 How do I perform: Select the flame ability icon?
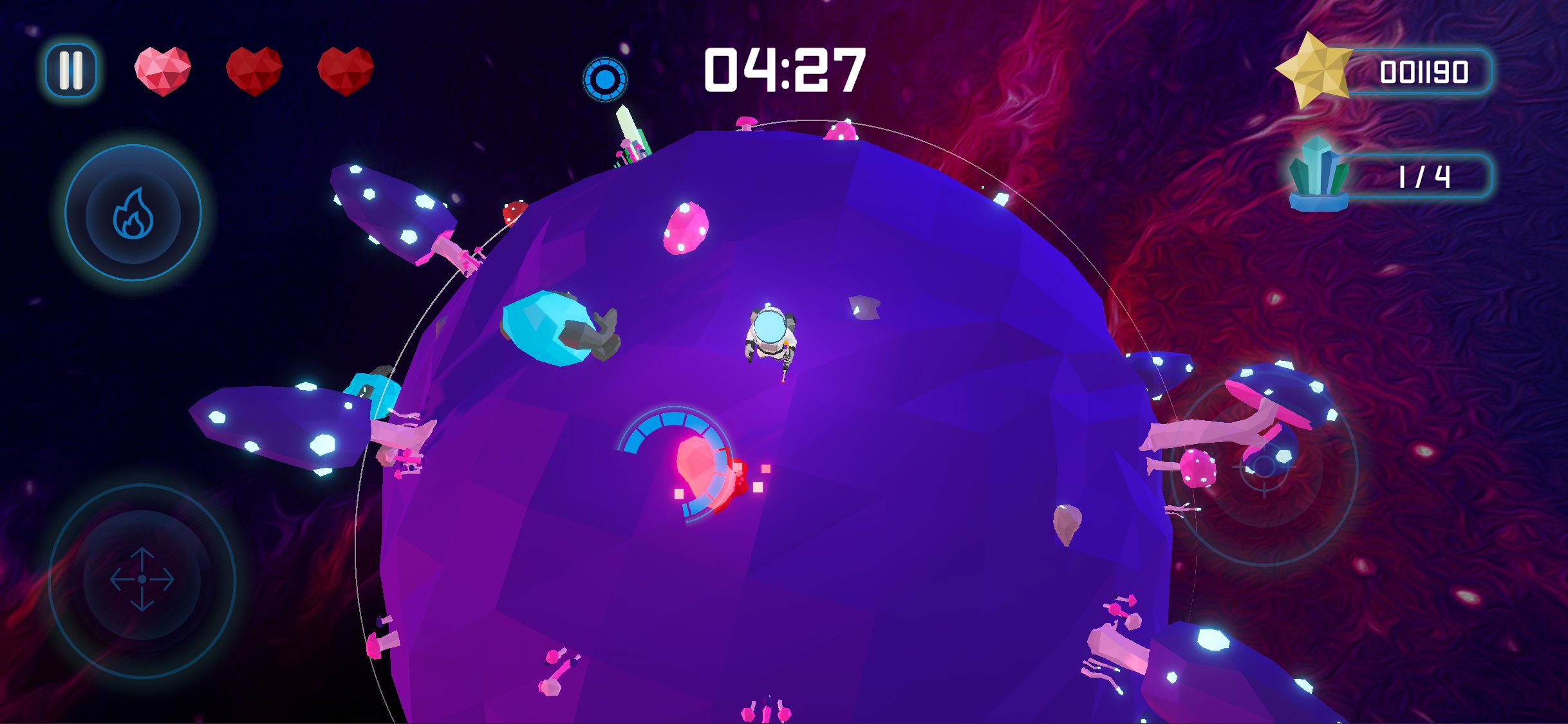pyautogui.click(x=133, y=212)
